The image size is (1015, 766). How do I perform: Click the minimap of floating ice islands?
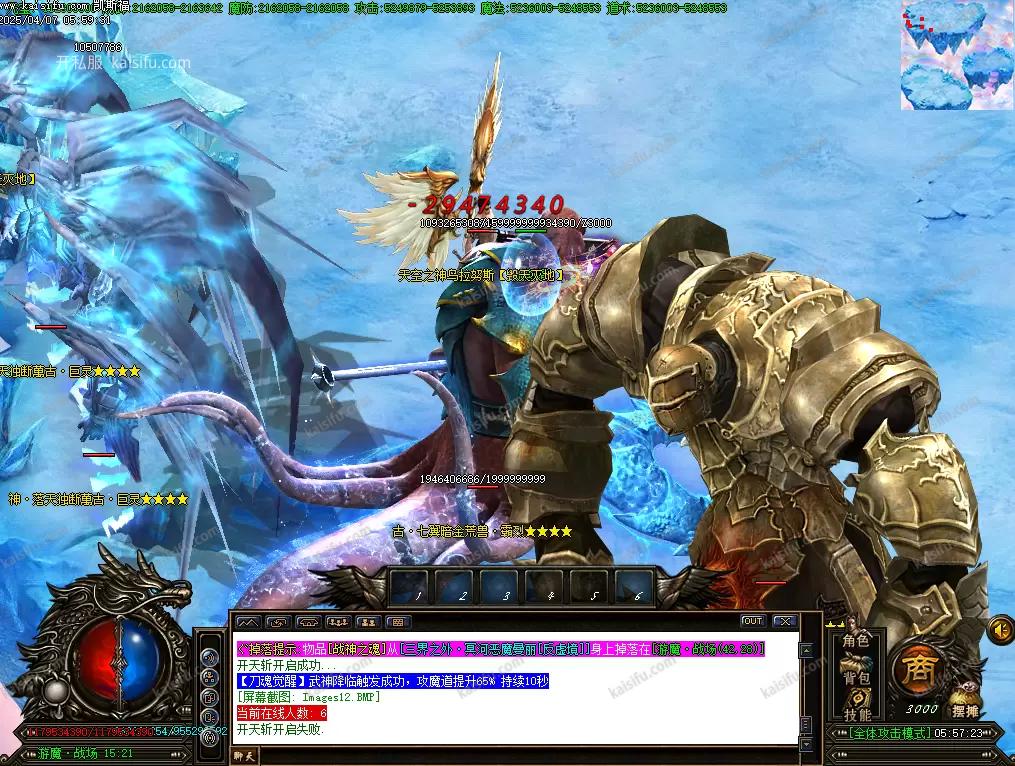tap(957, 55)
